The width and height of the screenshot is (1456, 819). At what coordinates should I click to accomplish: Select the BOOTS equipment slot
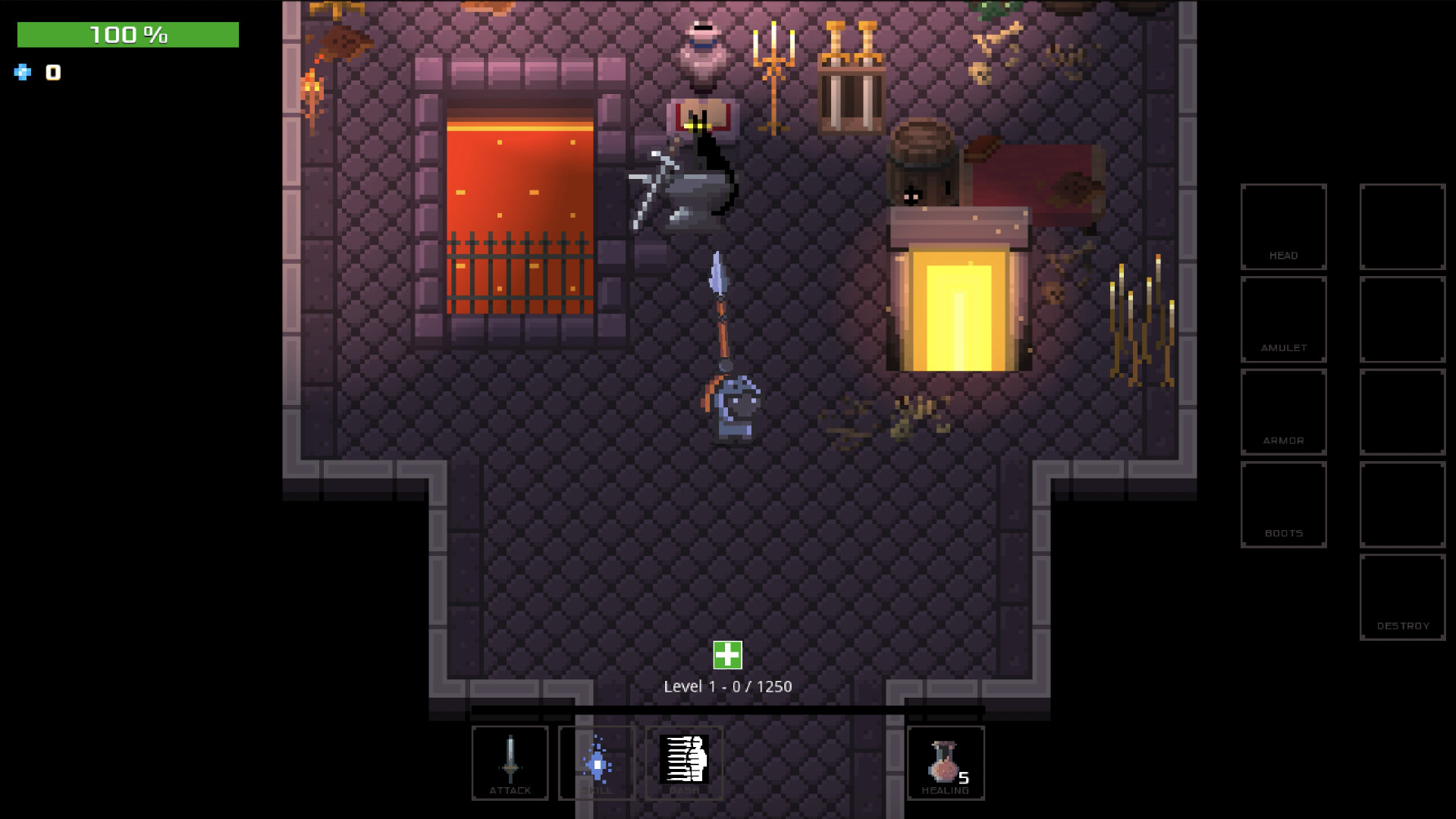[1283, 504]
